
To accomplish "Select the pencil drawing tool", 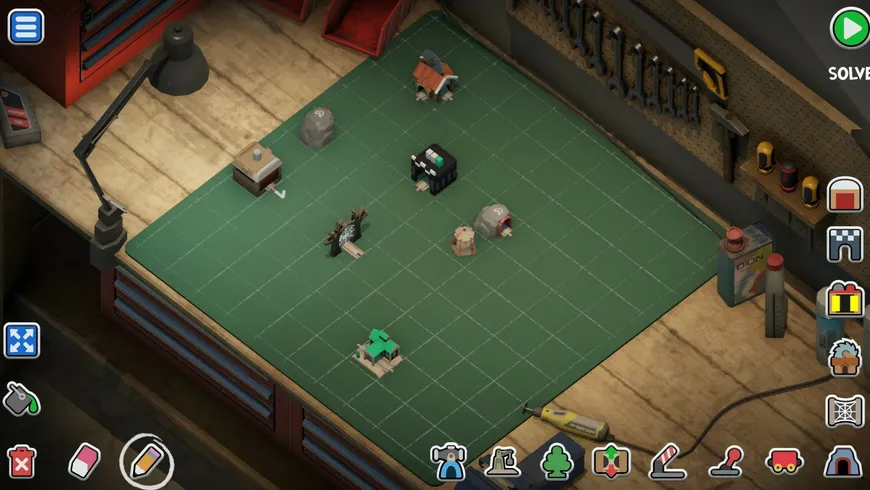I will pyautogui.click(x=146, y=461).
